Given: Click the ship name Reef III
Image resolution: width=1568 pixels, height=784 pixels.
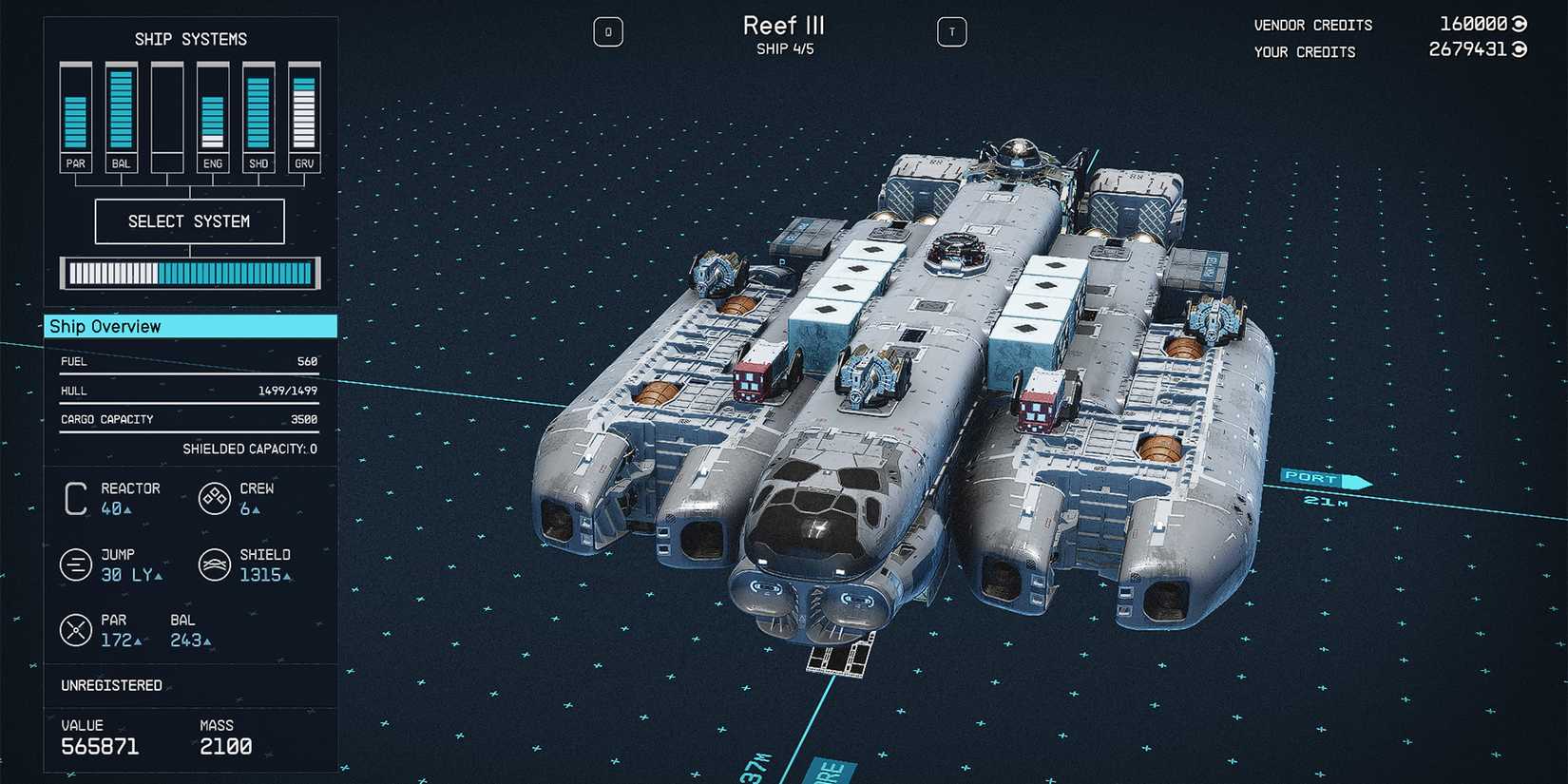Looking at the screenshot, I should click(x=783, y=25).
